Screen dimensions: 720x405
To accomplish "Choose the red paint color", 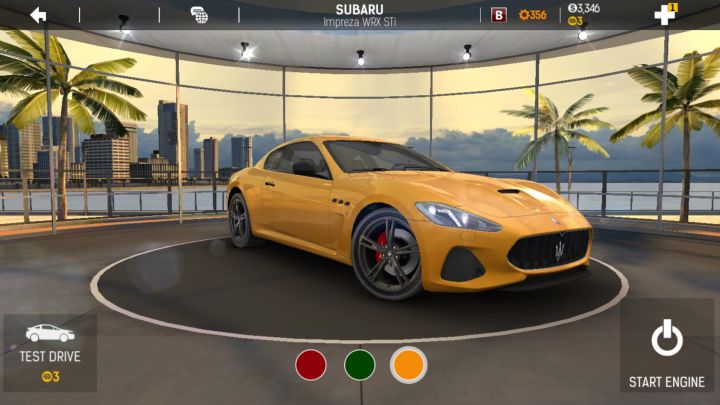I will (311, 364).
